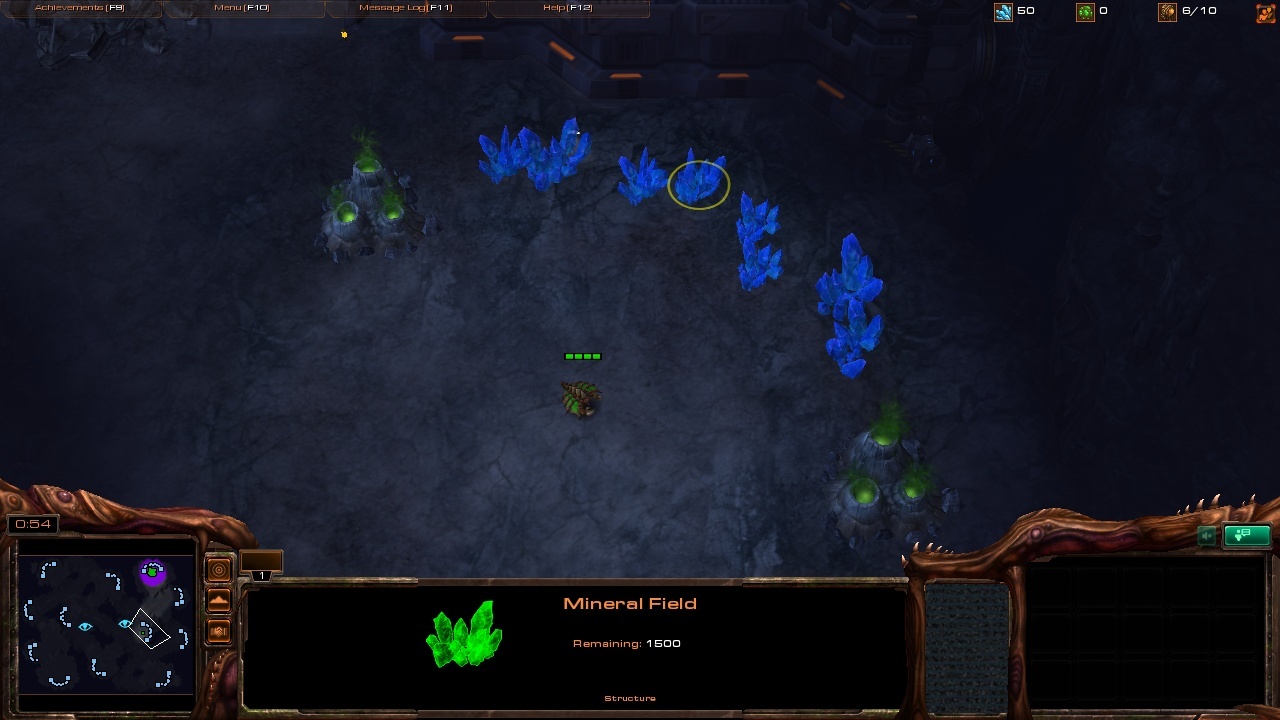Open the Help (F12) menu
Image resolution: width=1280 pixels, height=720 pixels.
tap(567, 8)
